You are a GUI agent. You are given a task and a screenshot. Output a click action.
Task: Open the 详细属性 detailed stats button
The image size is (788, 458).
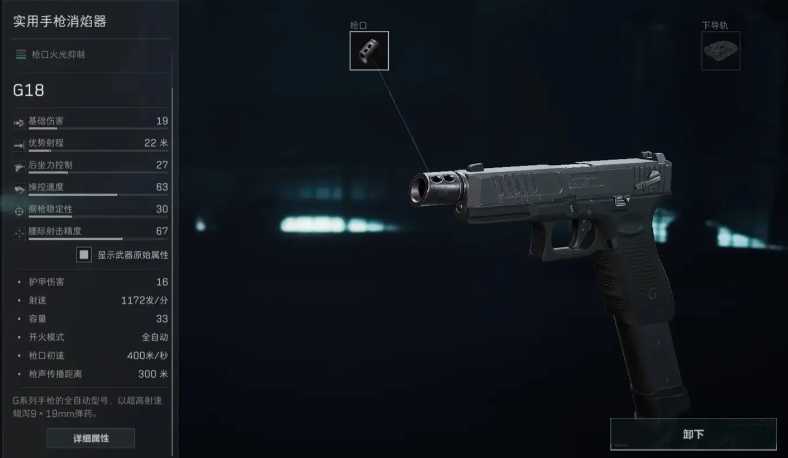pos(90,438)
